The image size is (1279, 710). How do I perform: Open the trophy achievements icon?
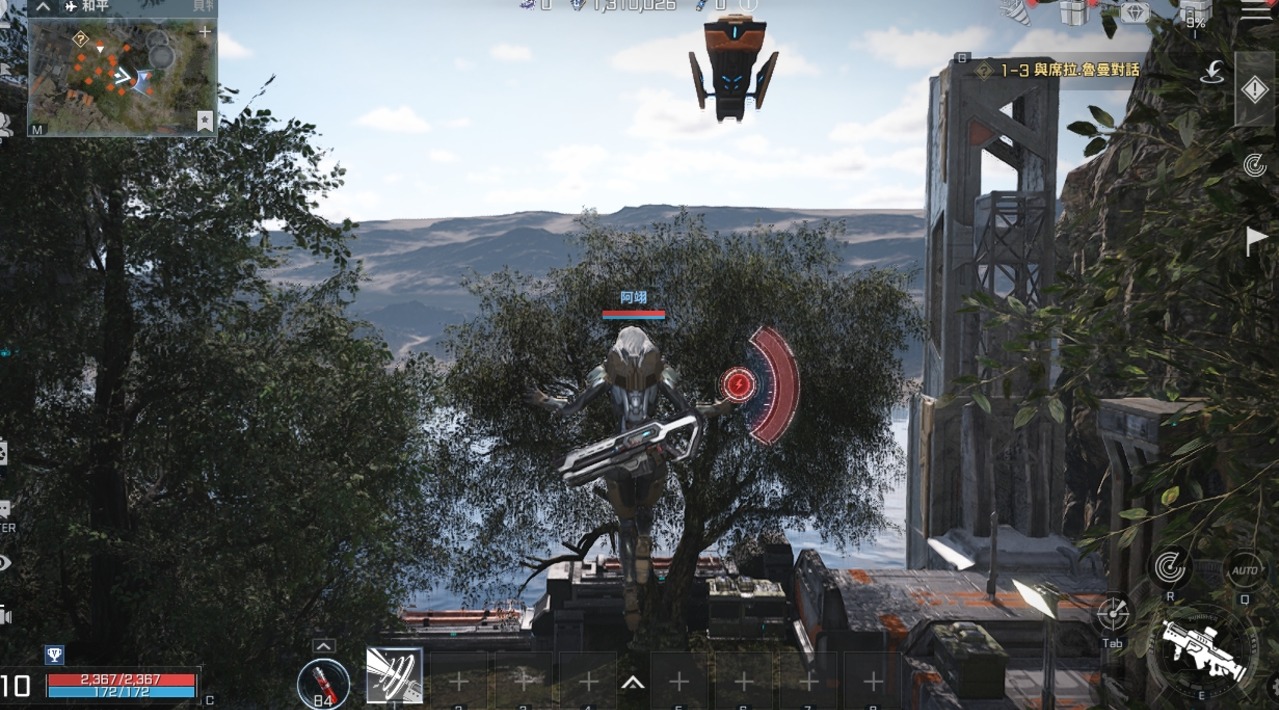[54, 655]
